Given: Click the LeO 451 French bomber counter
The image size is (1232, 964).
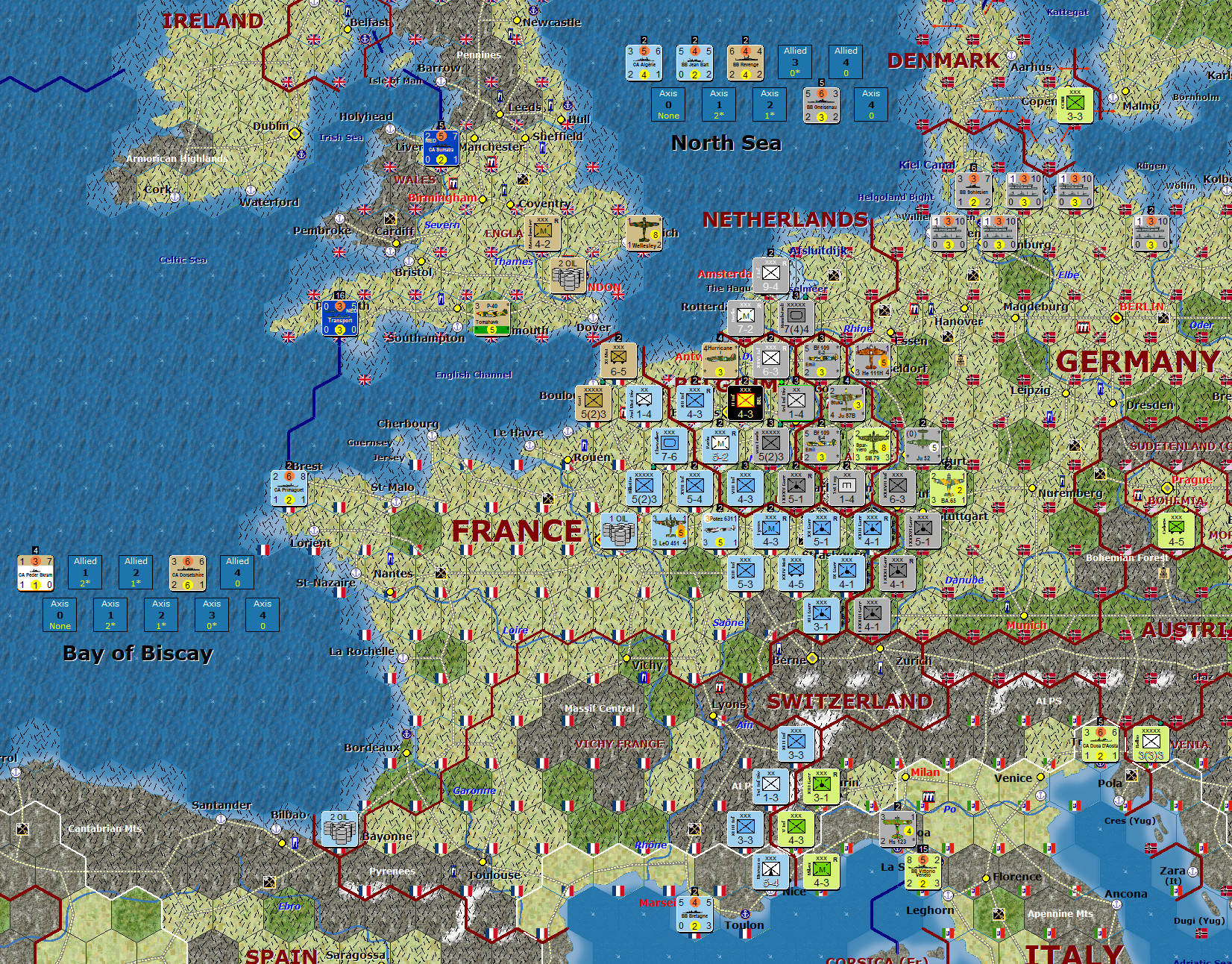Looking at the screenshot, I should coord(668,531).
